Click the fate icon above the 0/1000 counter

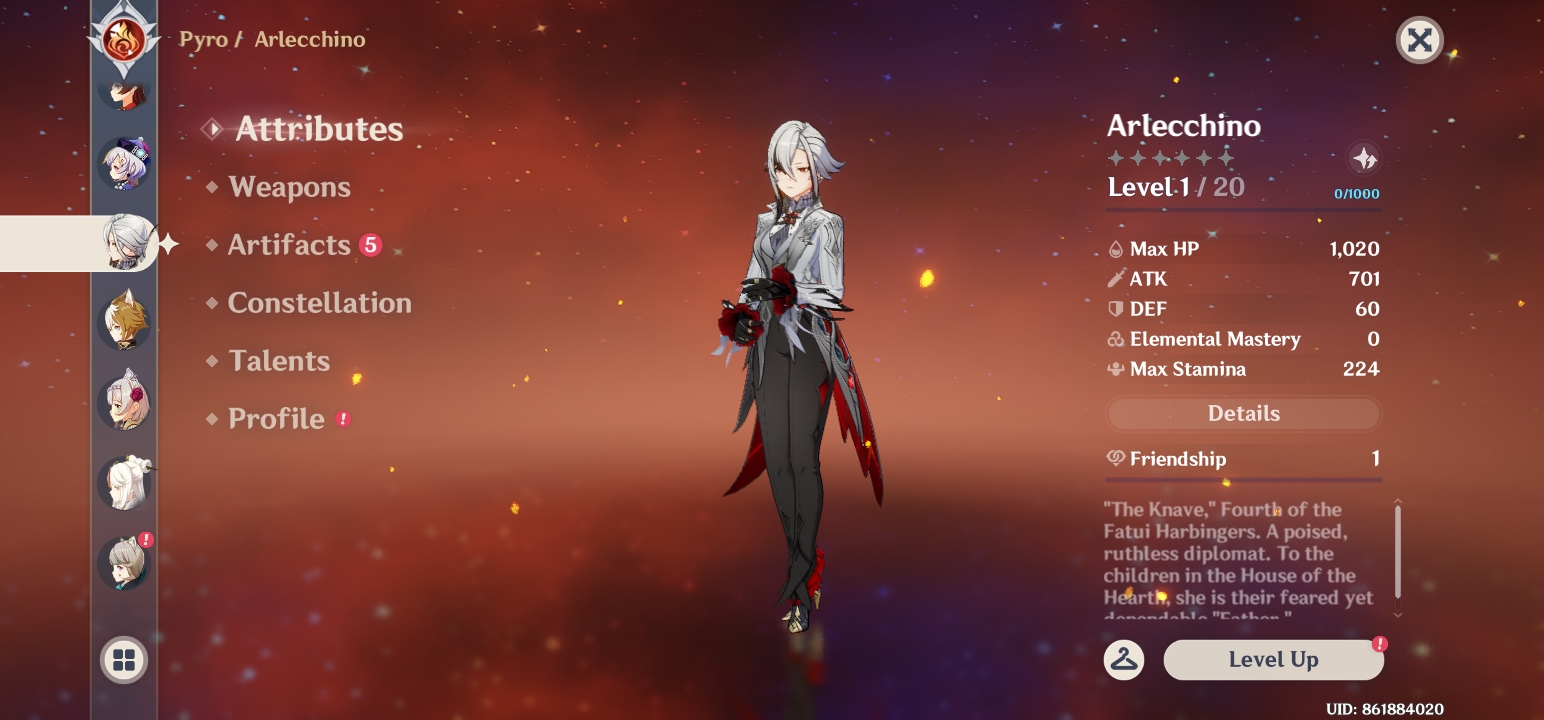[x=1364, y=158]
